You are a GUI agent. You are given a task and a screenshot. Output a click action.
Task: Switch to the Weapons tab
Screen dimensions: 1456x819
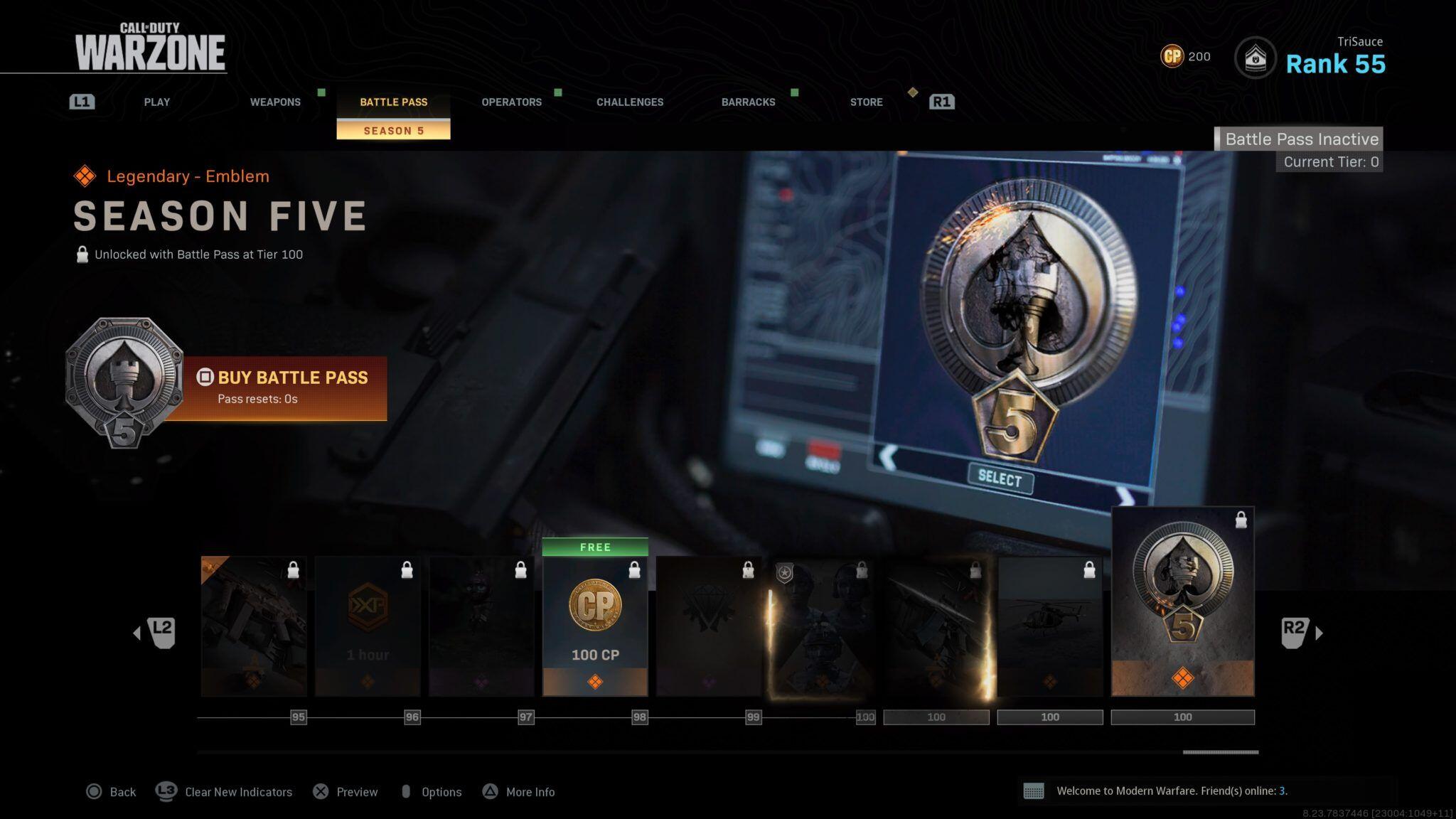point(275,102)
